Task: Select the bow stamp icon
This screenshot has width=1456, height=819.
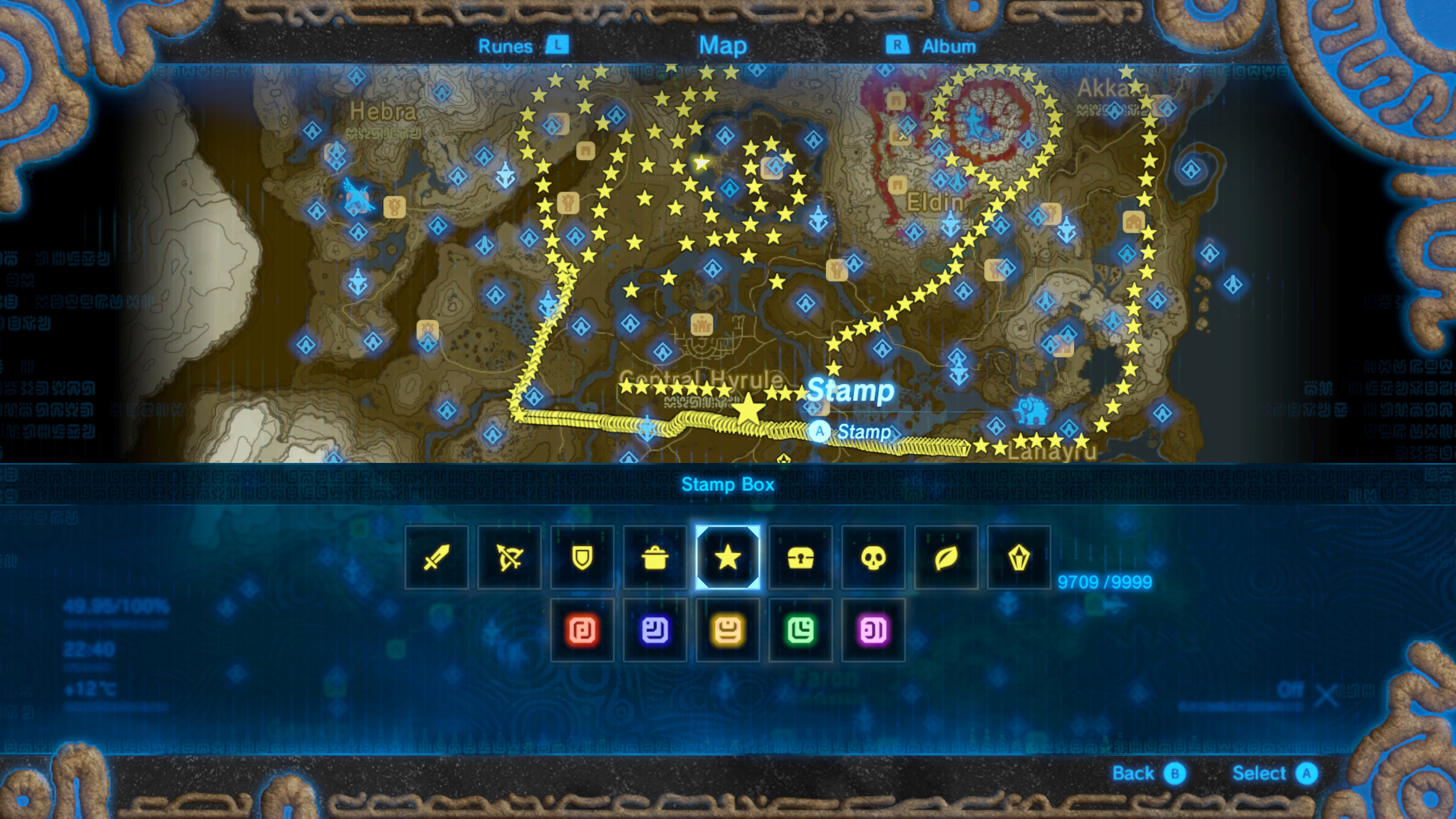Action: [x=509, y=557]
